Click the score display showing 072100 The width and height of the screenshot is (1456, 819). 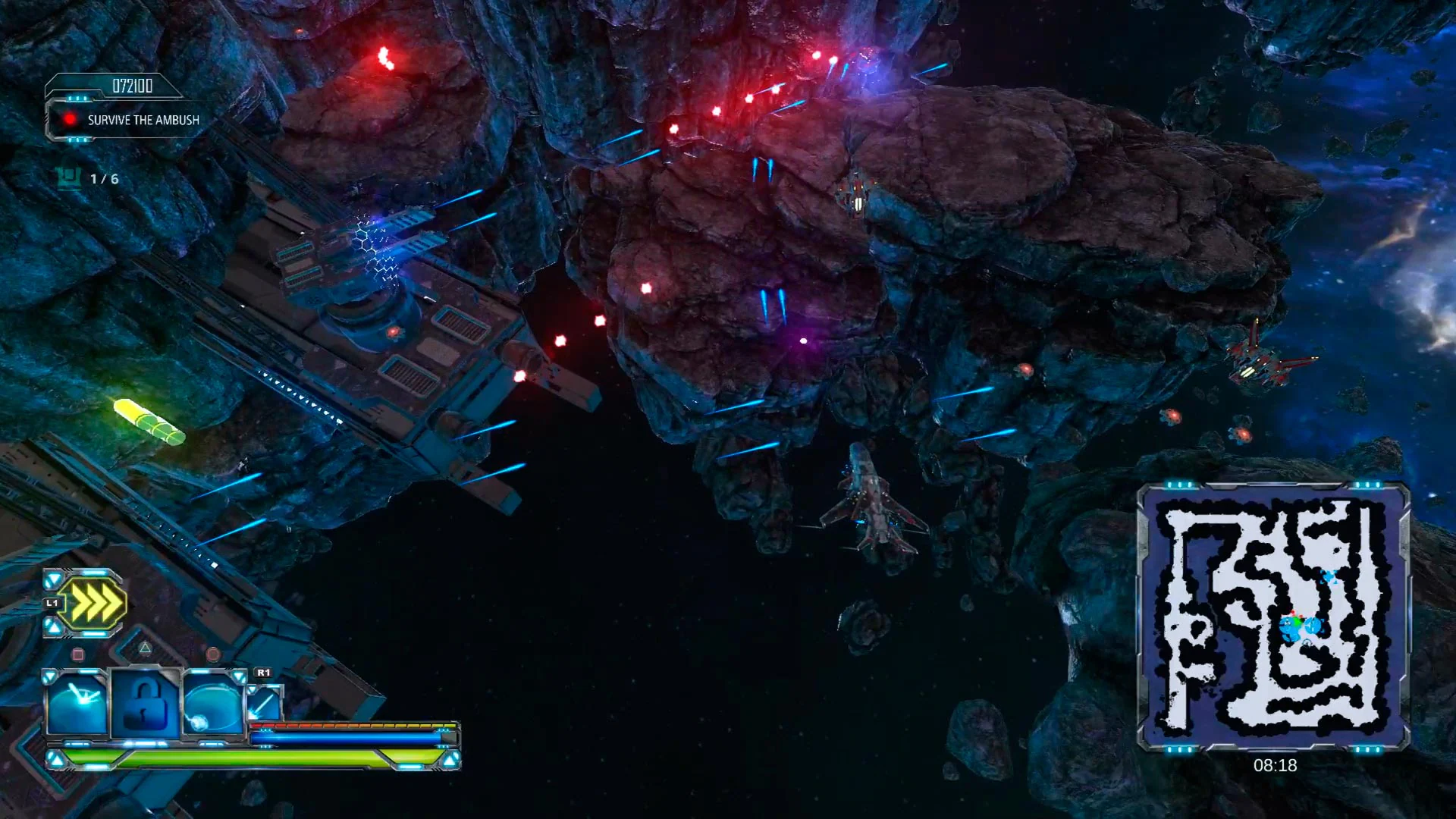pos(133,85)
